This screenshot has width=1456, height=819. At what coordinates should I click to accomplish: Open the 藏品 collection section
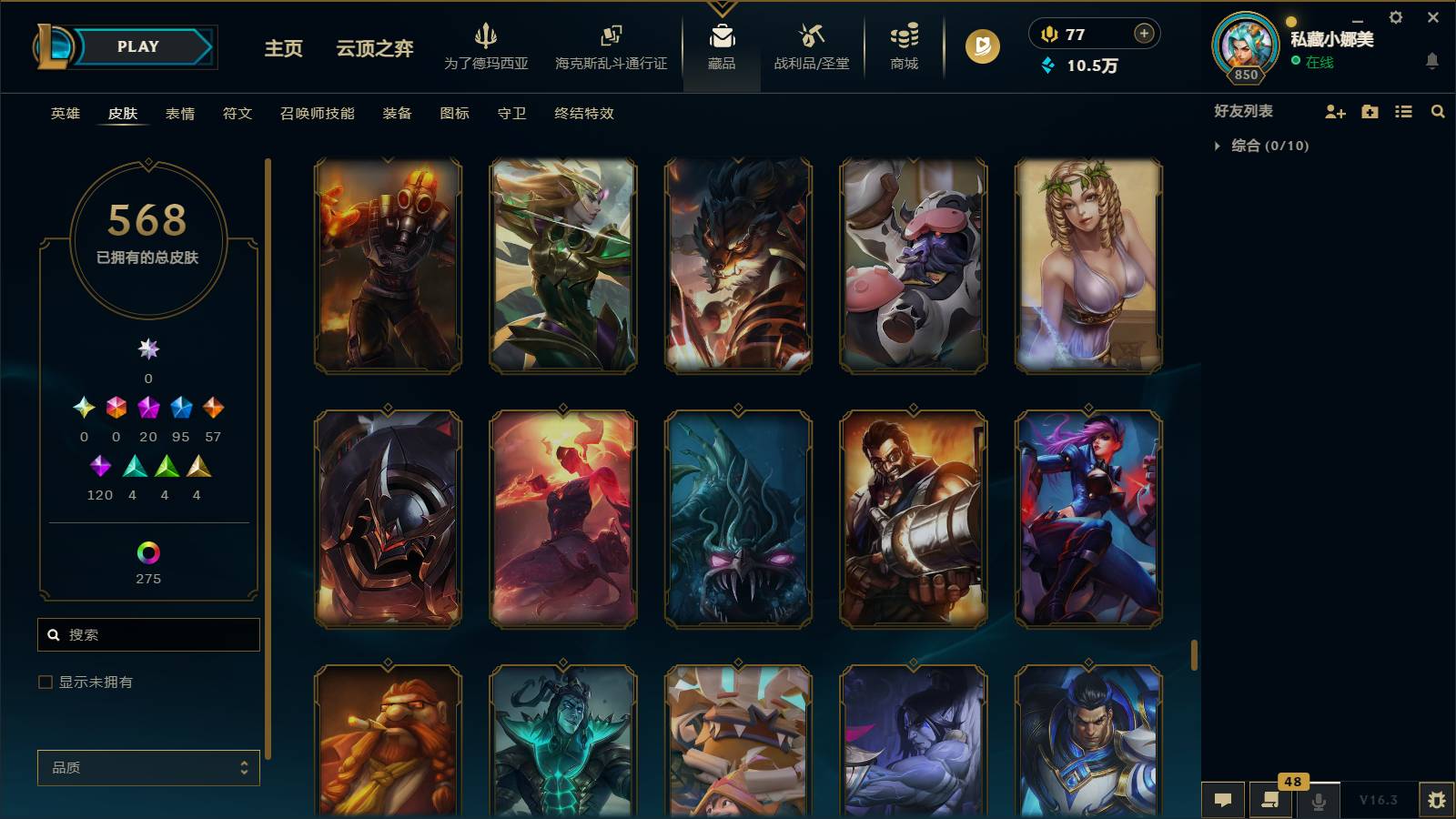point(722,45)
